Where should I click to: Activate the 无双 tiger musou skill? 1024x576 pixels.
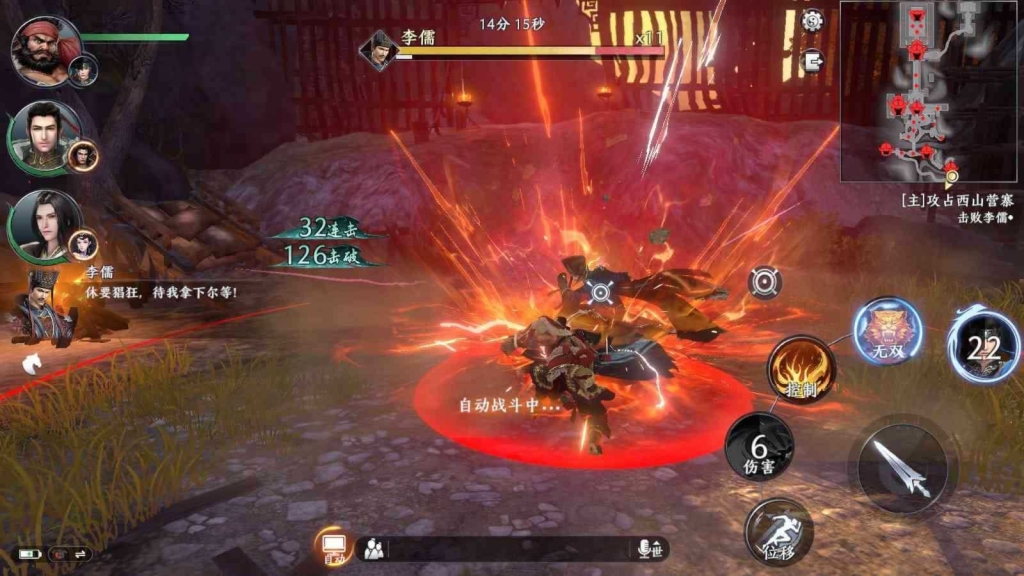(888, 331)
